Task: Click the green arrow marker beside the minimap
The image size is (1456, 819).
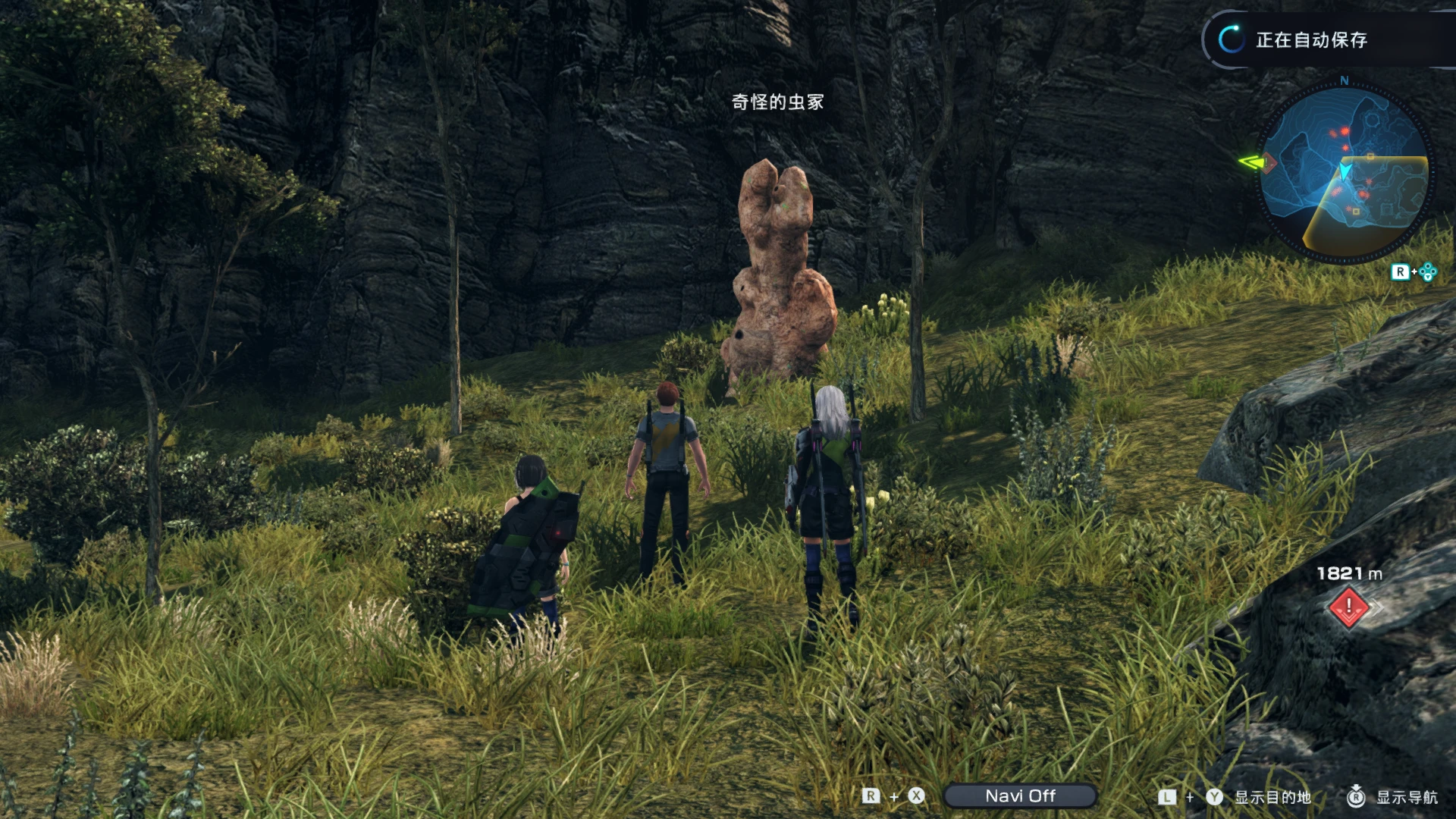Action: click(x=1251, y=162)
